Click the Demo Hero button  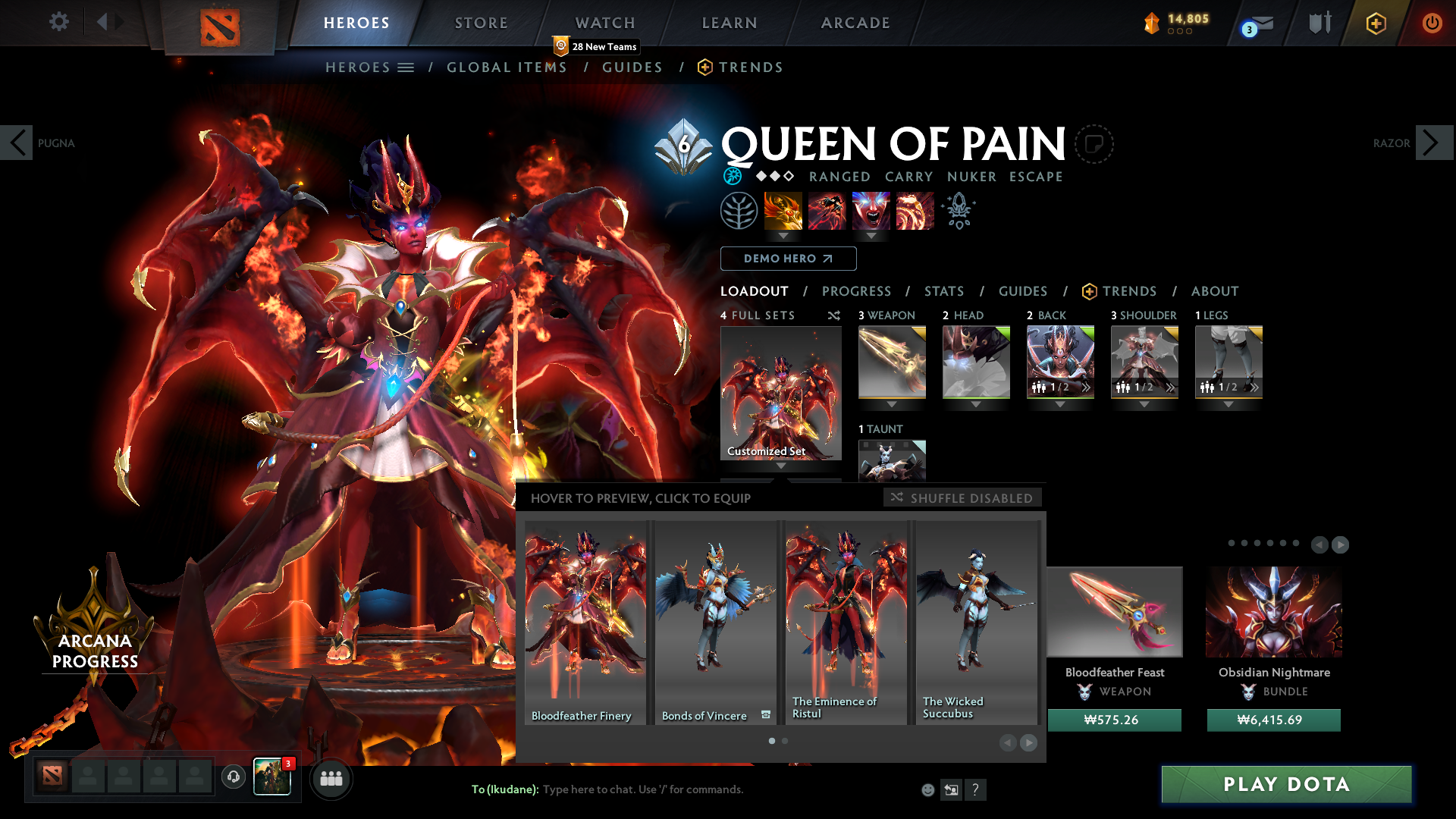tap(788, 259)
